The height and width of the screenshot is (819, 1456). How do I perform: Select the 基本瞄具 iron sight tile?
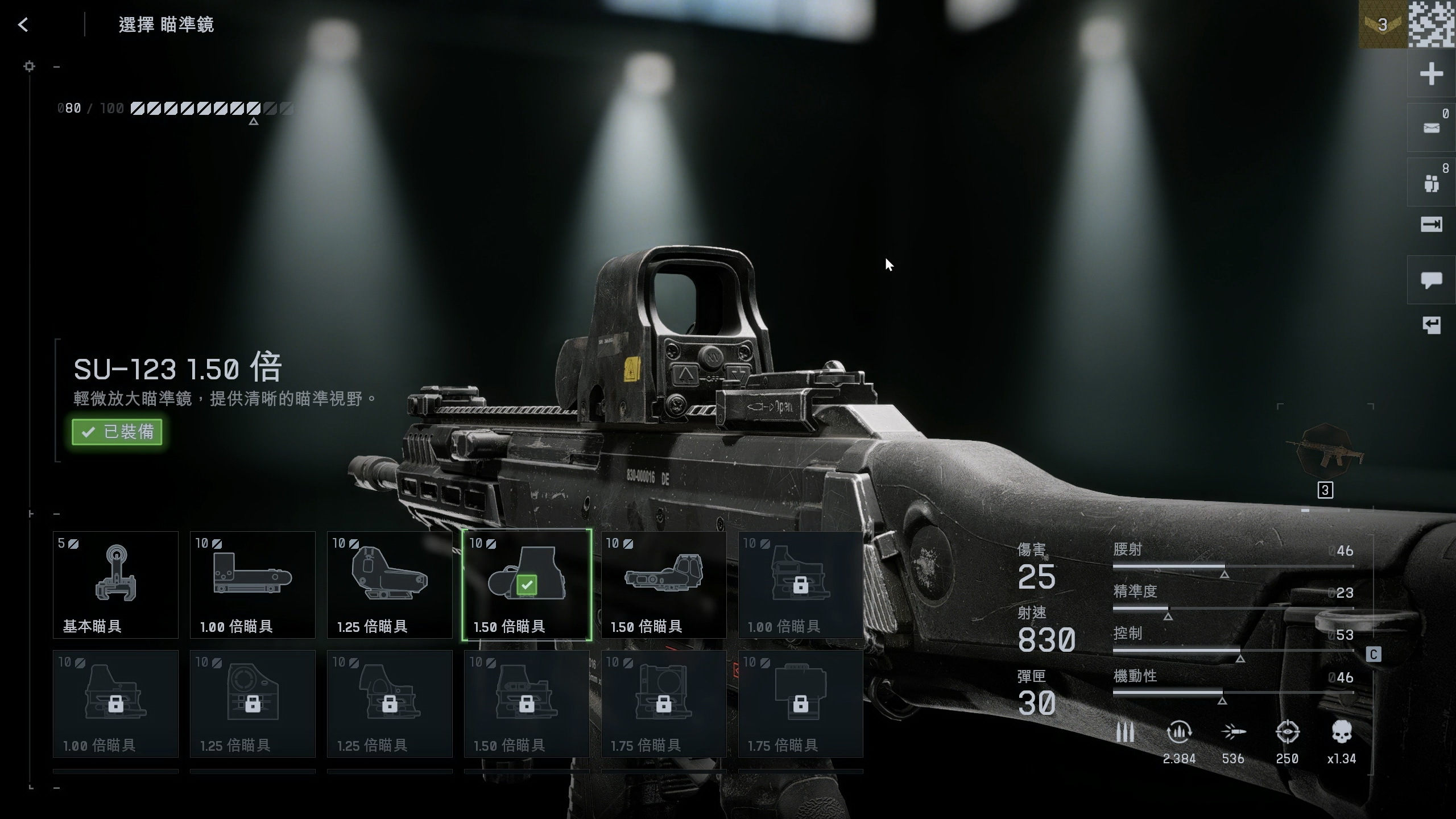tap(115, 585)
